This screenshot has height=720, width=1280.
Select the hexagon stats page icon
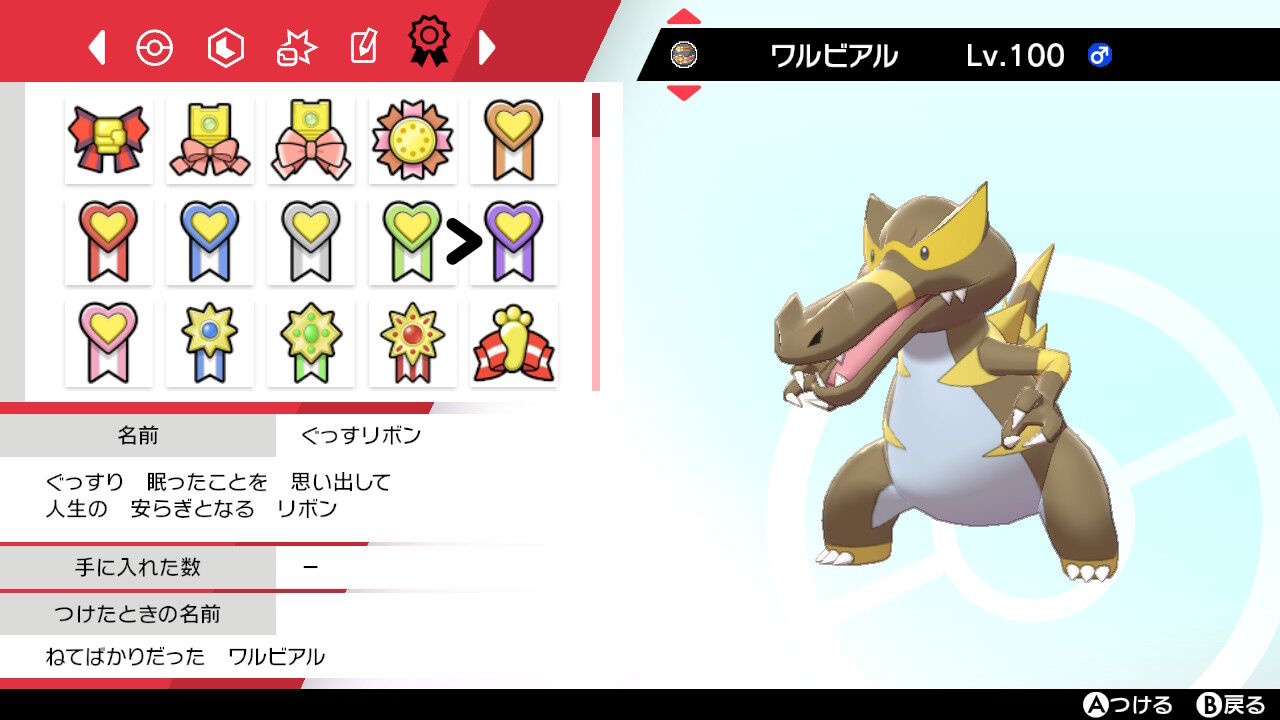225,46
